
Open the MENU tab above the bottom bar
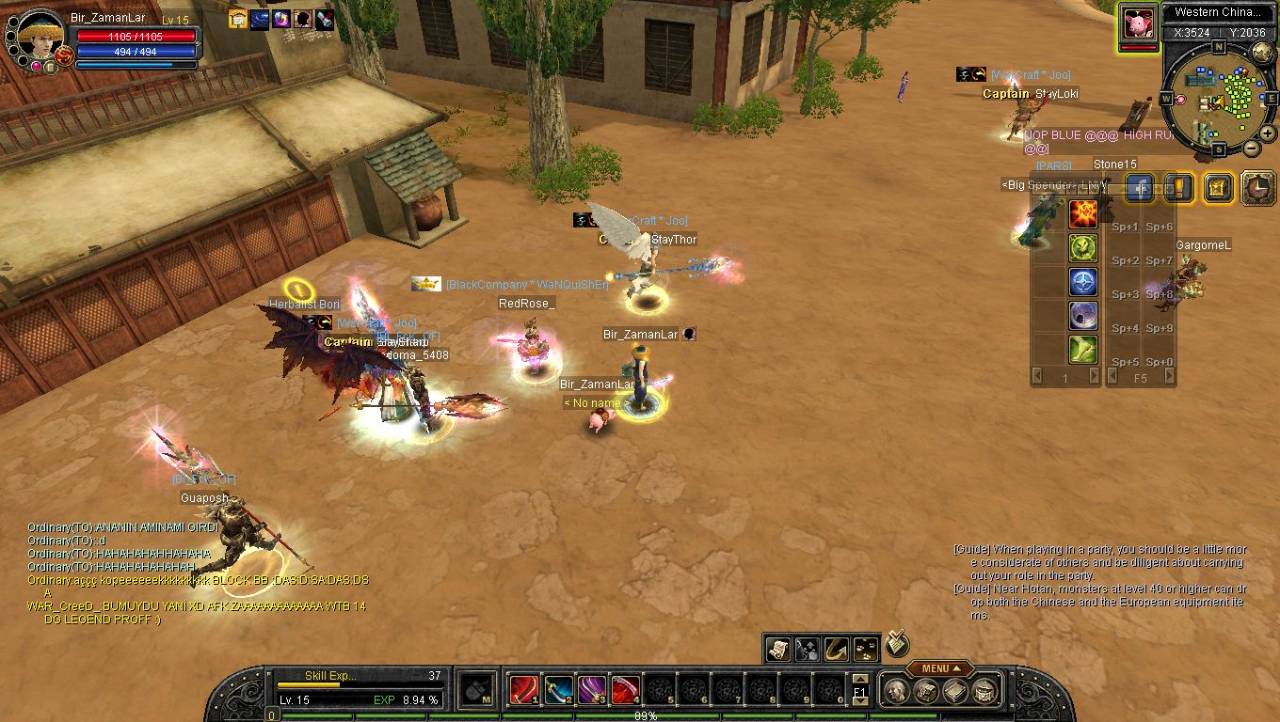pos(939,668)
